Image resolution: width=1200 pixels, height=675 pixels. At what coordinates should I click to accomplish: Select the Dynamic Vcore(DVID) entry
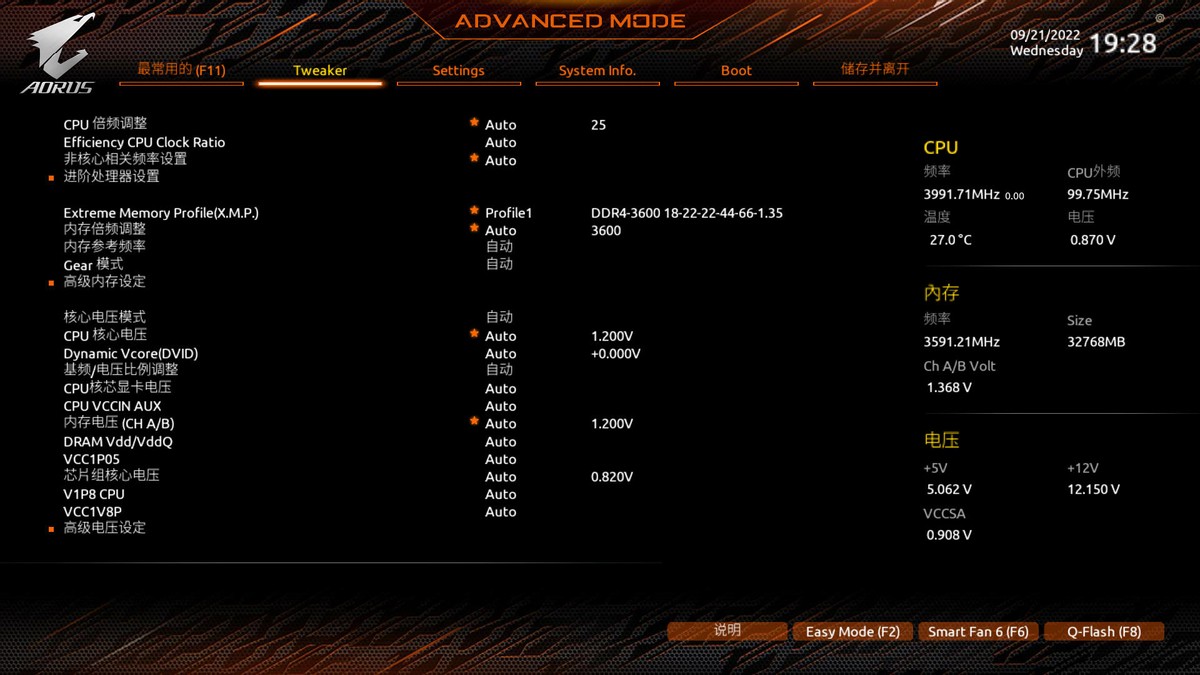point(131,353)
